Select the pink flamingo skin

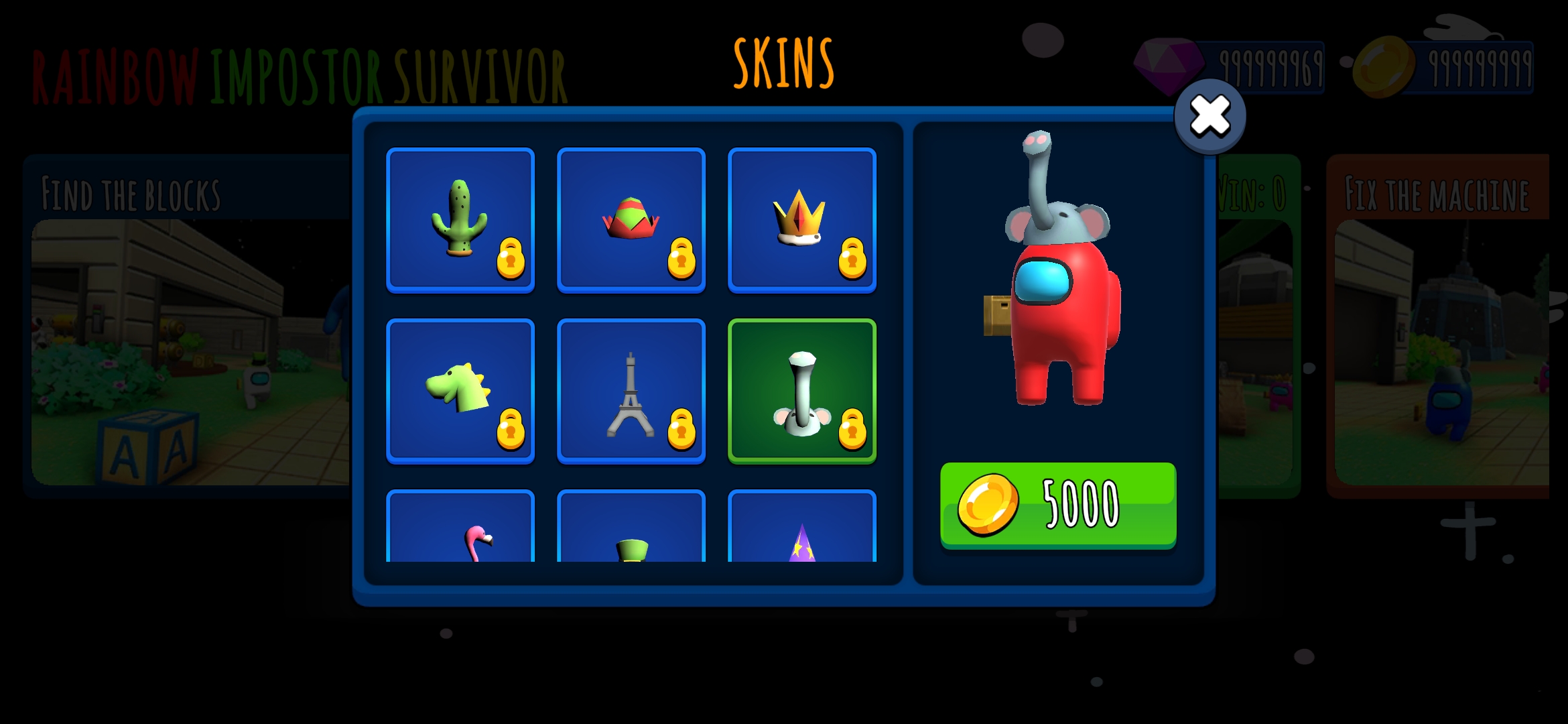click(460, 529)
